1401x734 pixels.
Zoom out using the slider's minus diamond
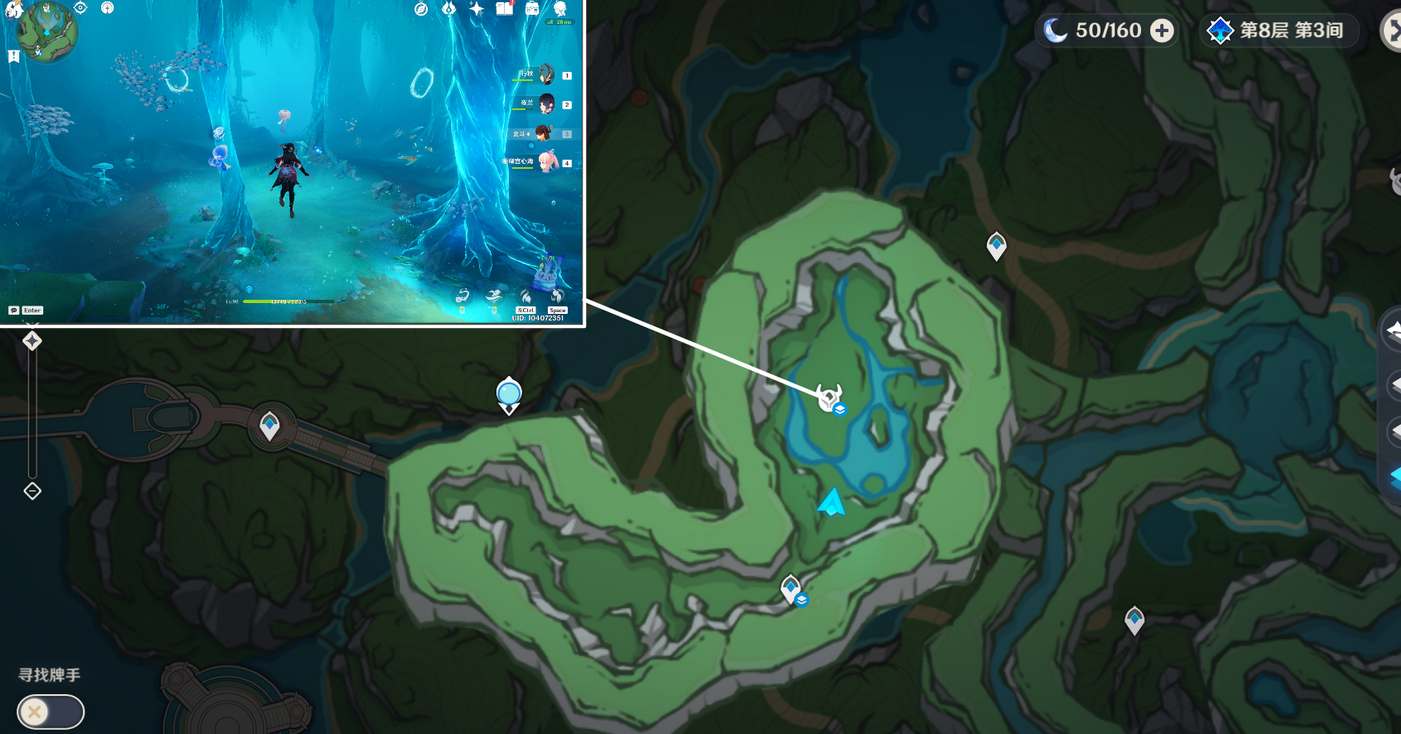tap(32, 491)
